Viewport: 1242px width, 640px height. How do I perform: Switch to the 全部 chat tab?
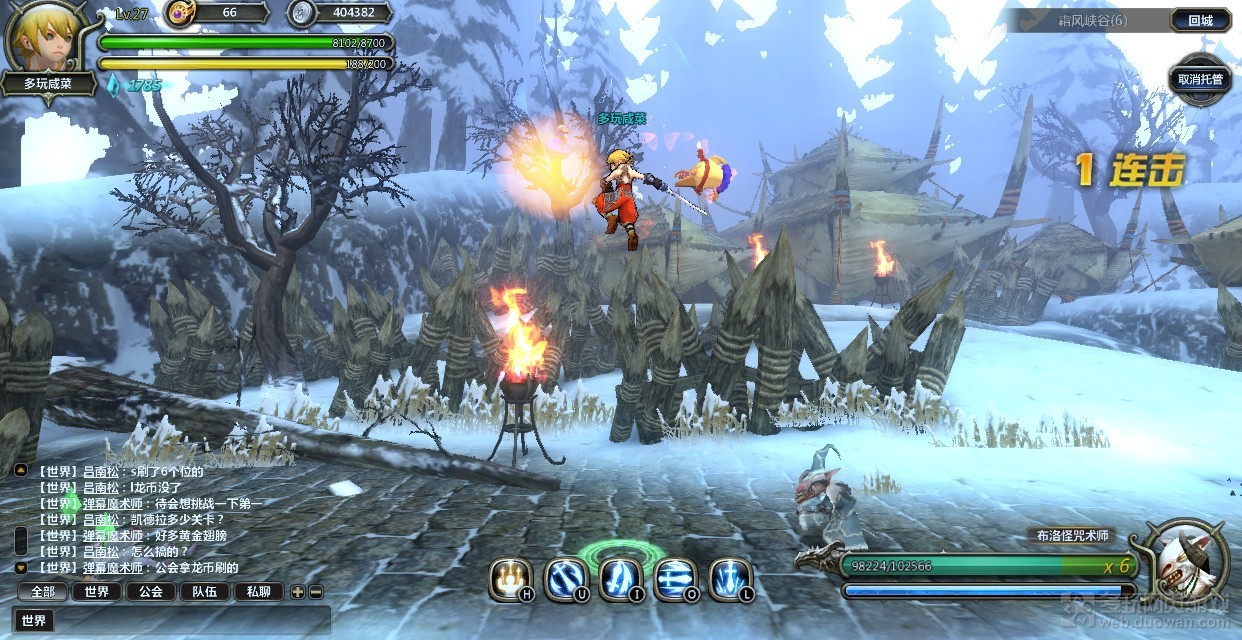click(x=43, y=591)
